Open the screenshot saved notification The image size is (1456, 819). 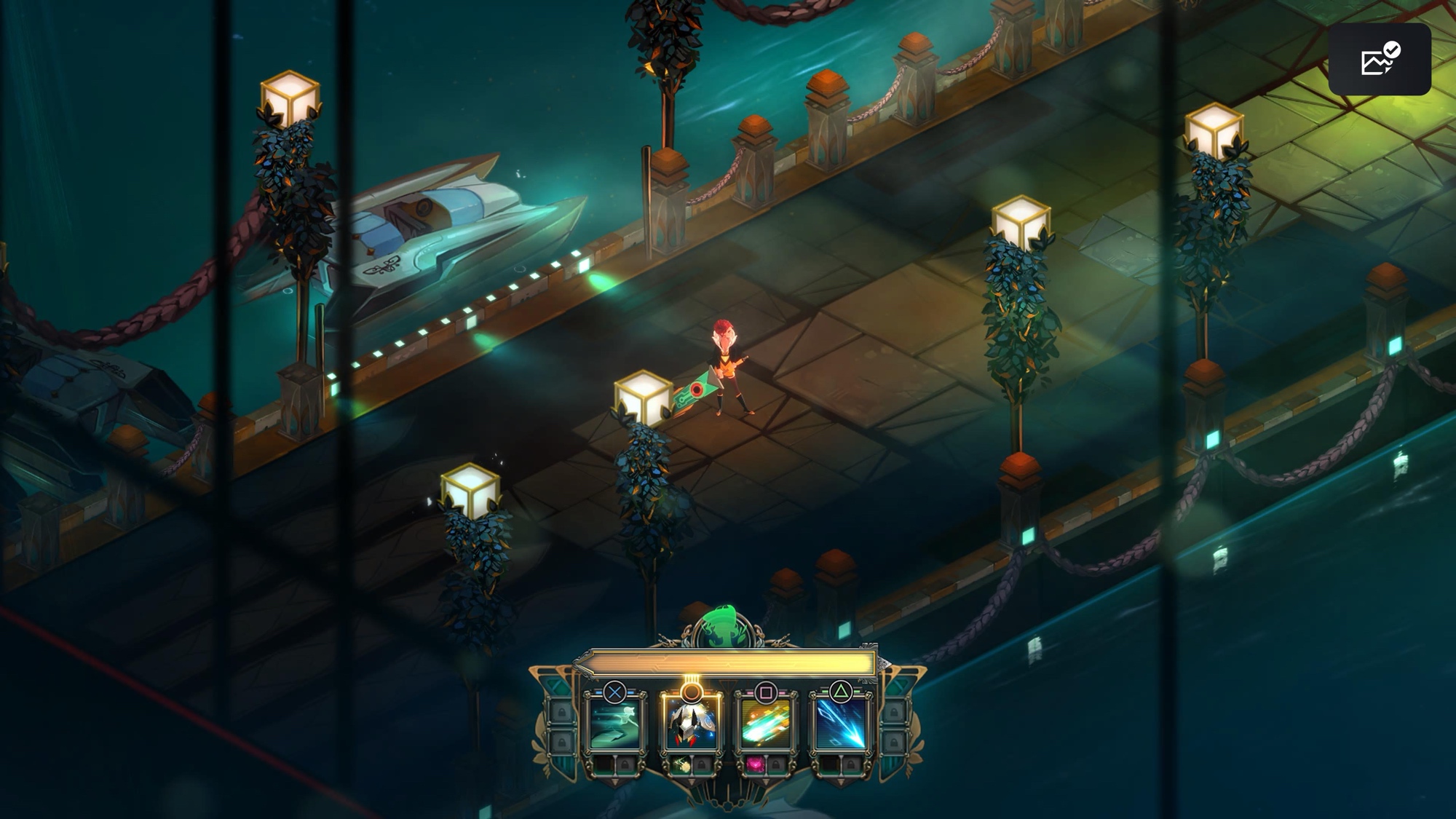click(1379, 59)
